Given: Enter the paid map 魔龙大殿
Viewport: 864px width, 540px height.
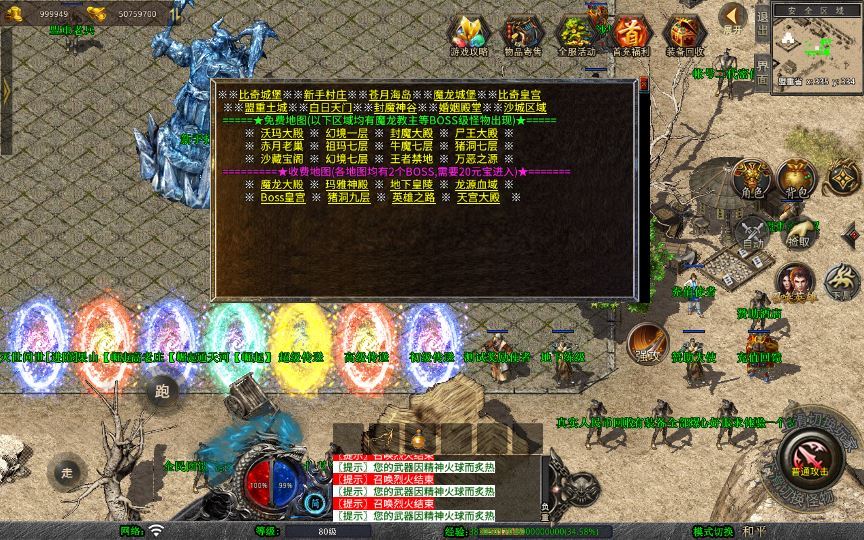Looking at the screenshot, I should coord(282,185).
